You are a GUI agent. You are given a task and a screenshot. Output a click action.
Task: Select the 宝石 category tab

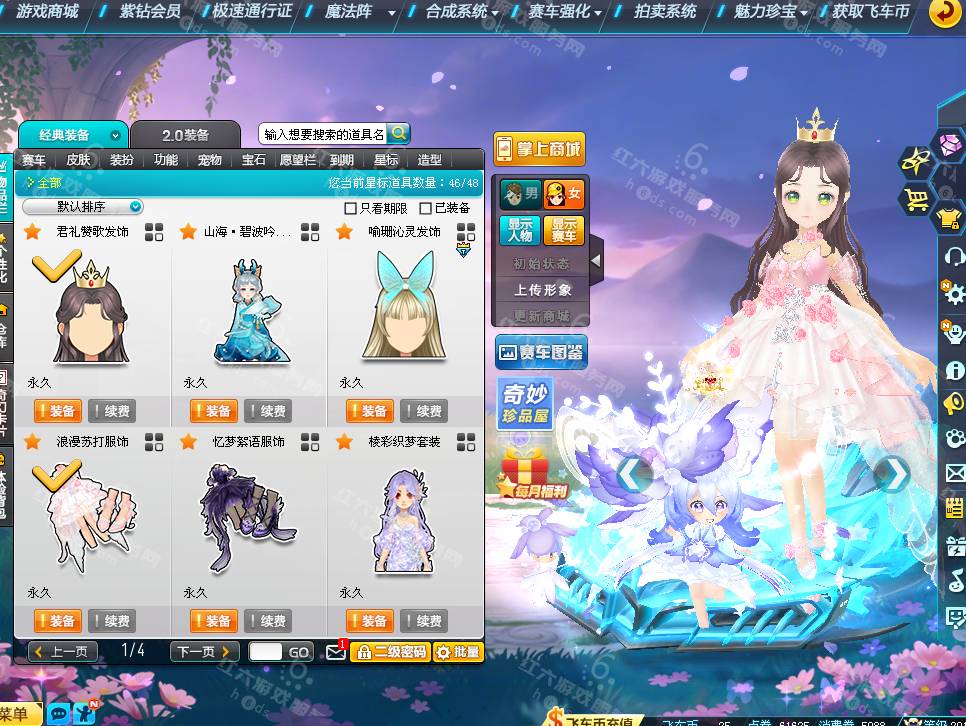(x=254, y=160)
